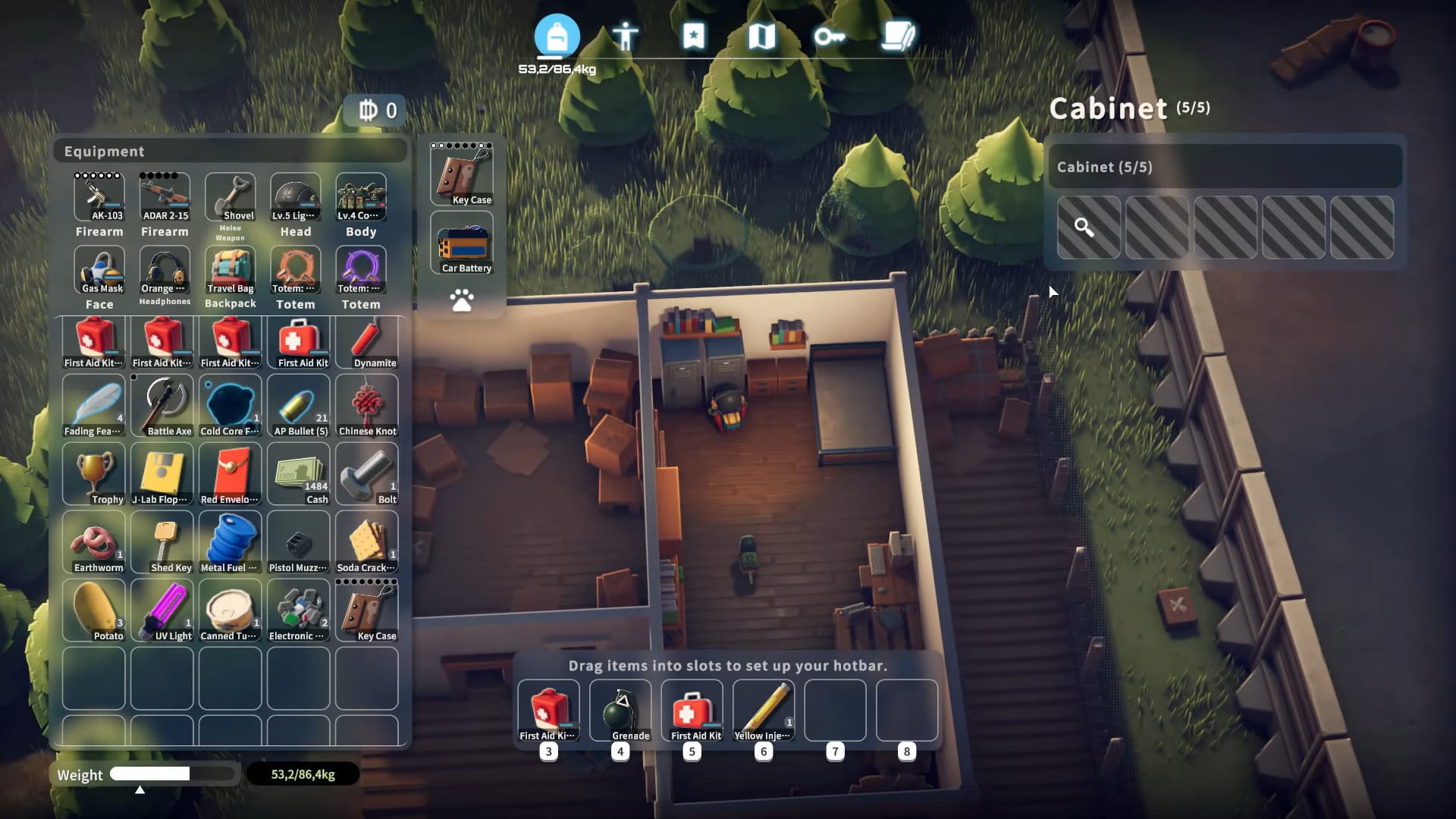Pick the Dynamite in the inventory
This screenshot has height=819, width=1456.
[x=367, y=343]
